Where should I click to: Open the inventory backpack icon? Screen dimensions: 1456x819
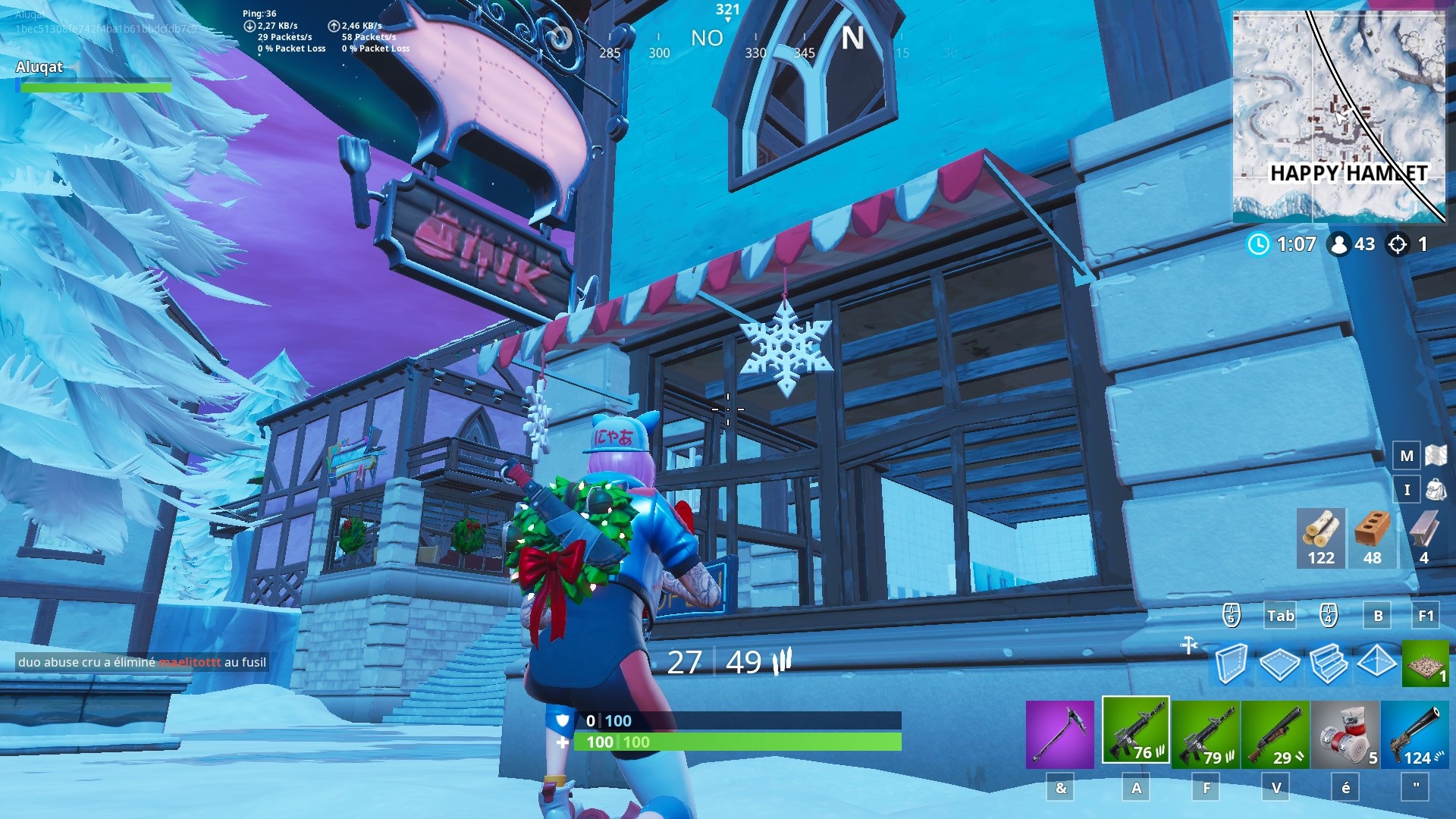(1436, 489)
